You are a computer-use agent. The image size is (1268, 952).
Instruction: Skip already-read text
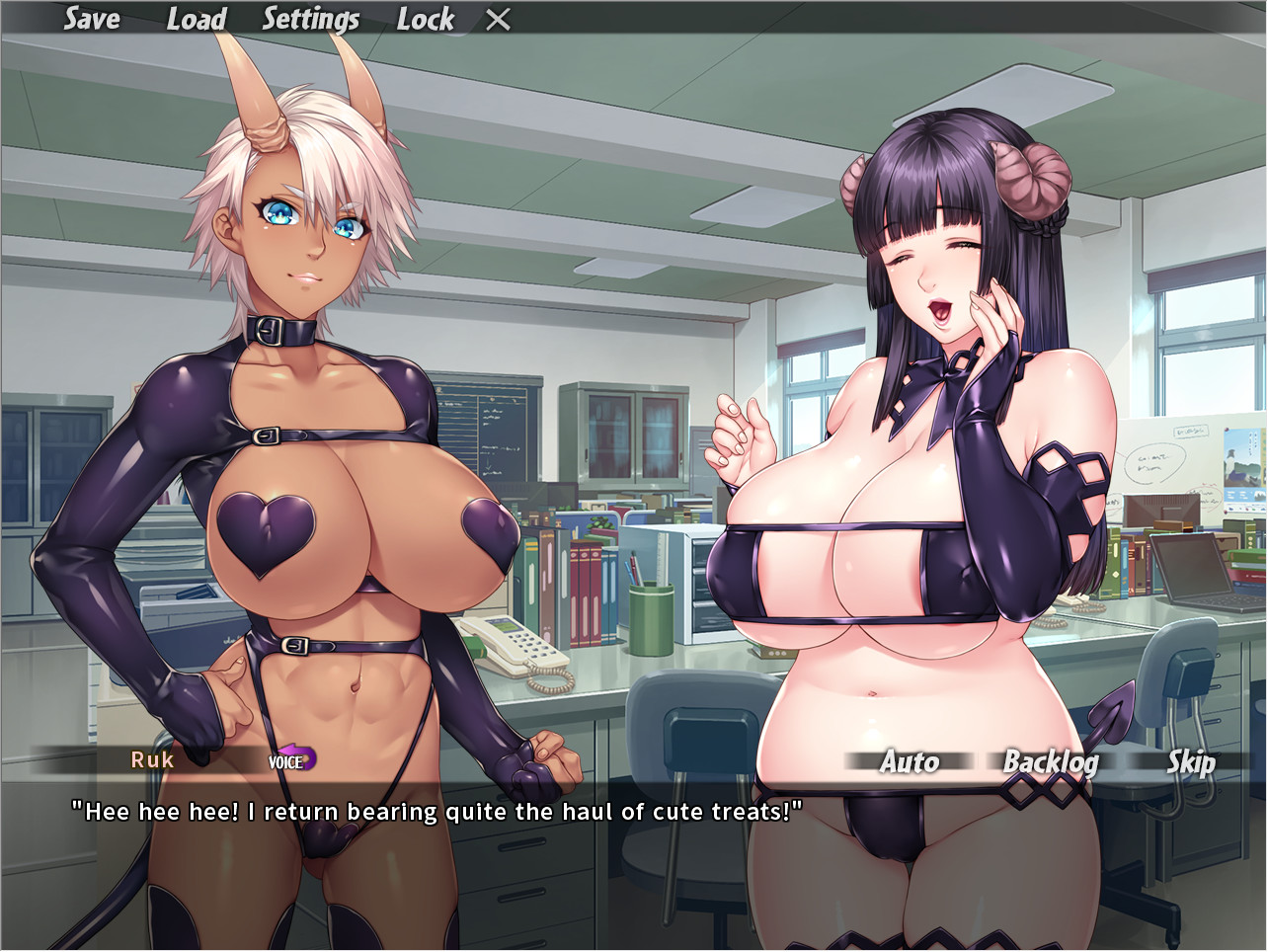[x=1190, y=762]
